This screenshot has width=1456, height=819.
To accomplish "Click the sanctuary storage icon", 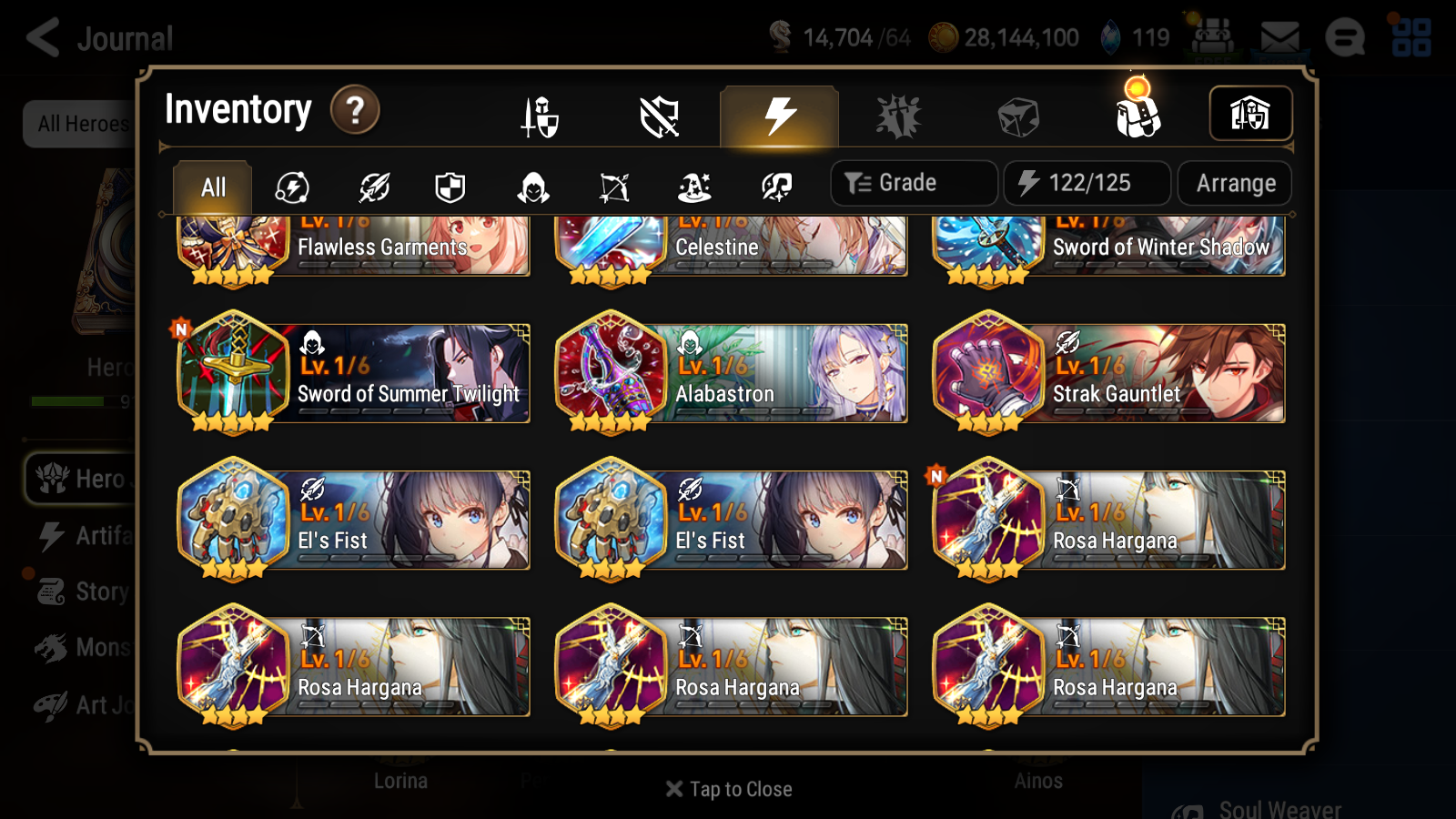I will click(1250, 113).
